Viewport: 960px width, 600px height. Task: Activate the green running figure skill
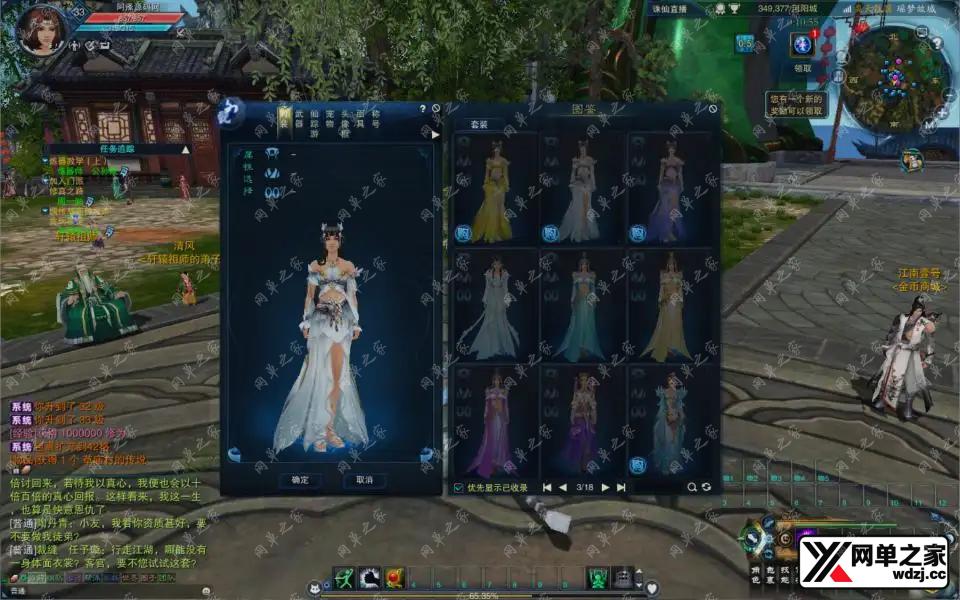[343, 577]
